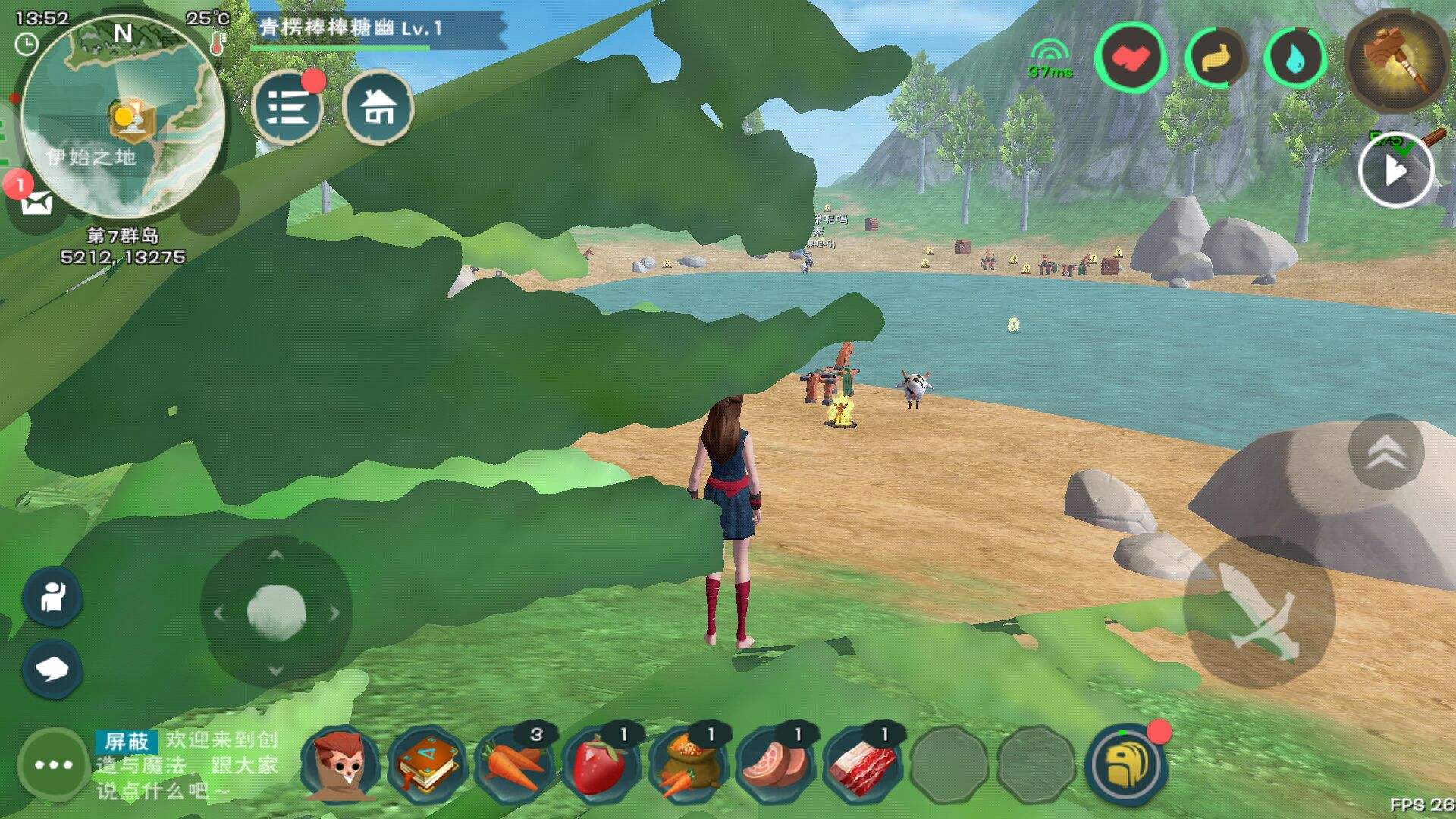Screen dimensions: 1456x819
Task: Select the strawberry hotbar slot
Action: (x=599, y=764)
